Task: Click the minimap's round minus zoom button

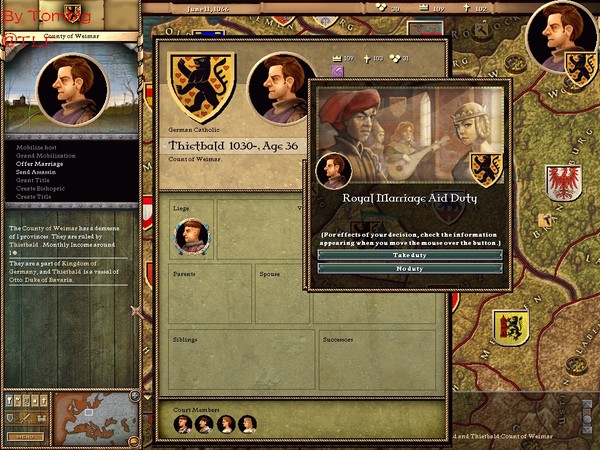Action: tap(135, 441)
